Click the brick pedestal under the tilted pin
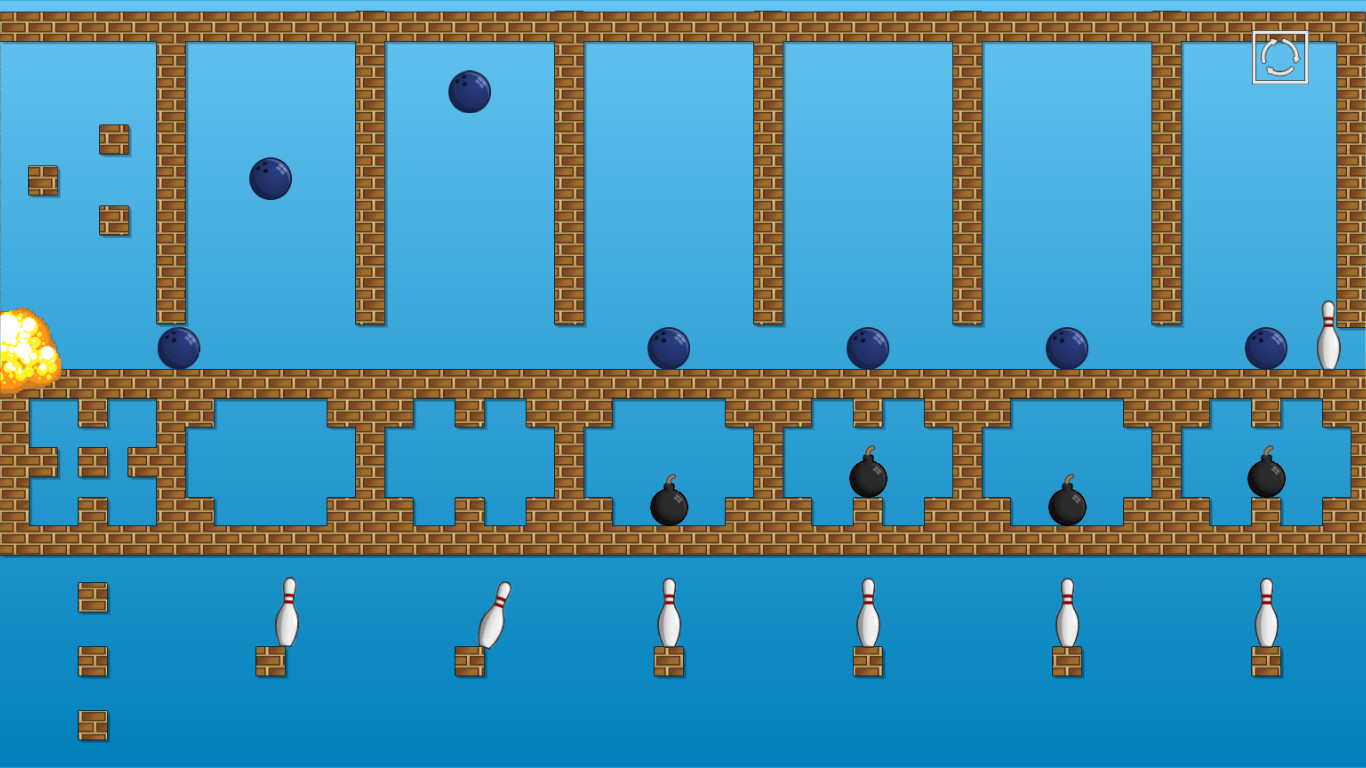This screenshot has height=768, width=1366. pyautogui.click(x=470, y=660)
